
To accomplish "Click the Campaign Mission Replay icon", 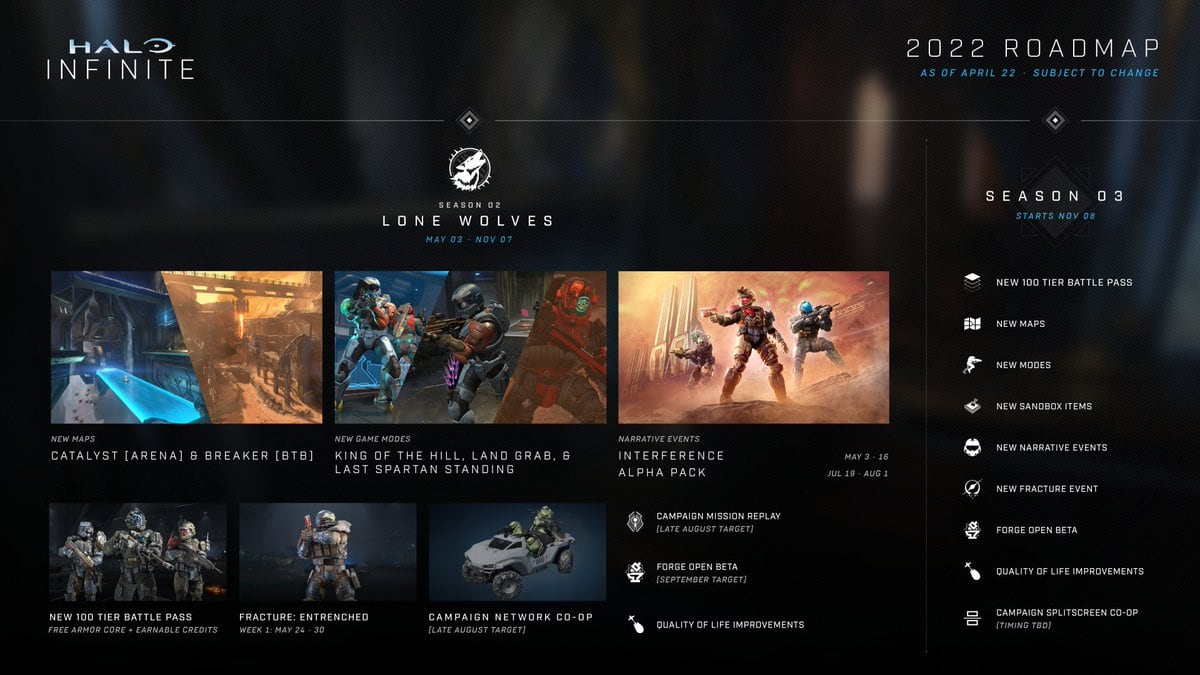I will [634, 521].
